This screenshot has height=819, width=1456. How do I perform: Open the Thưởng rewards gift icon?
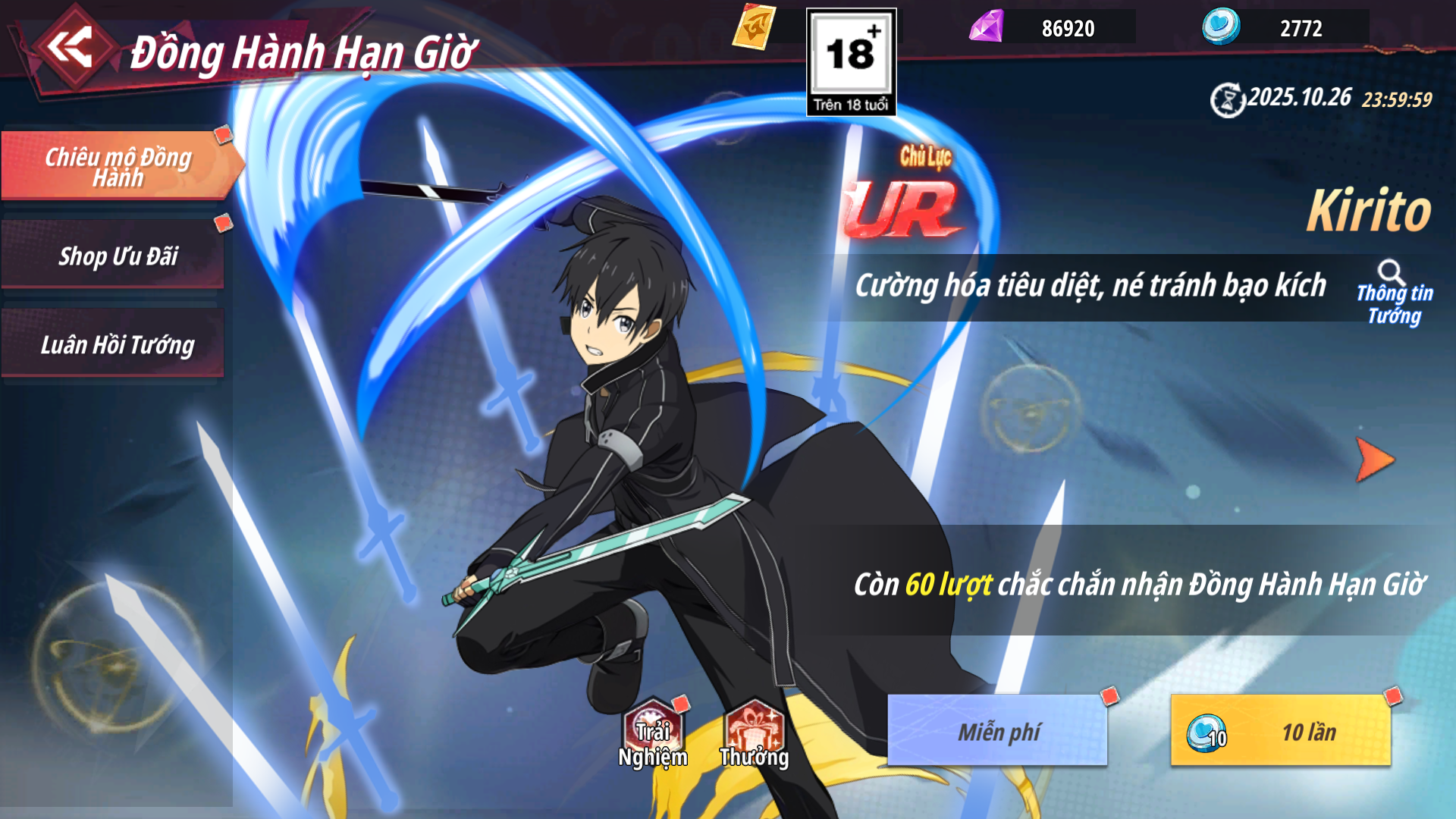click(x=754, y=735)
